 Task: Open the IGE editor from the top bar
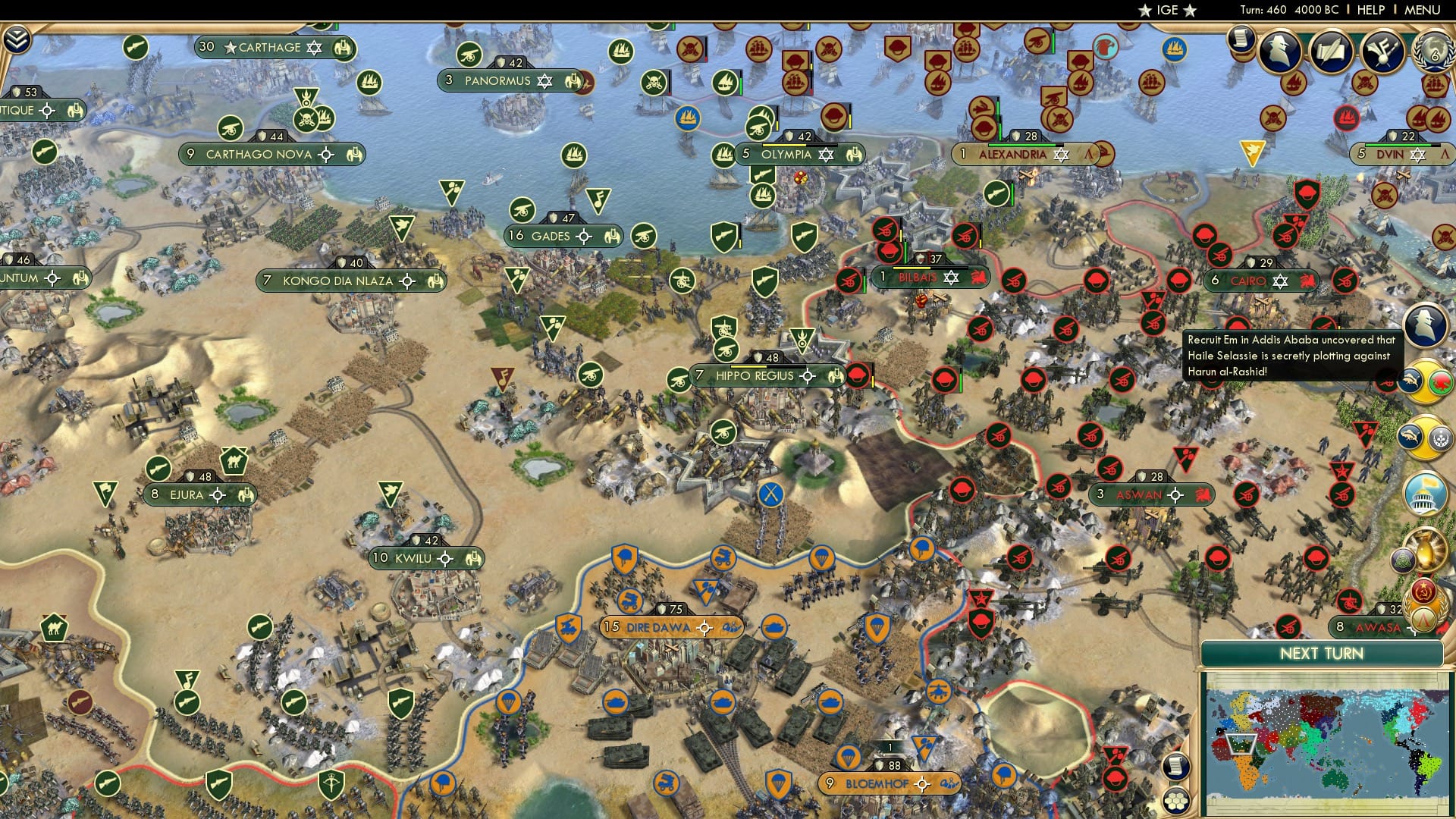[1166, 10]
